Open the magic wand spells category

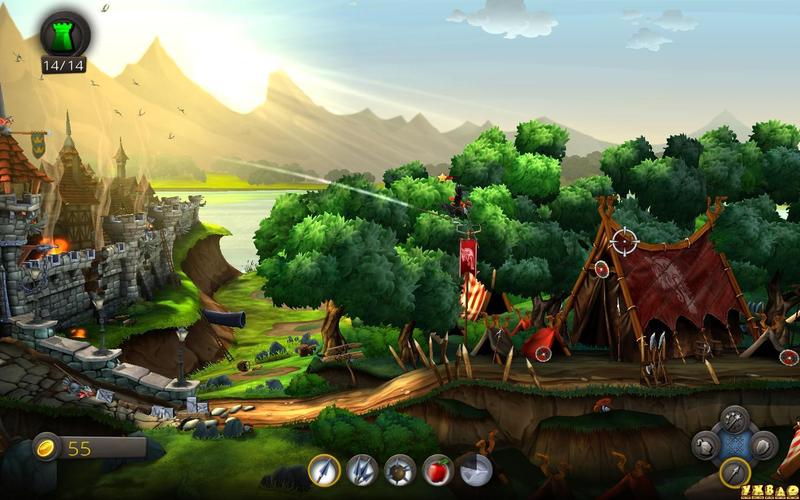[735, 418]
